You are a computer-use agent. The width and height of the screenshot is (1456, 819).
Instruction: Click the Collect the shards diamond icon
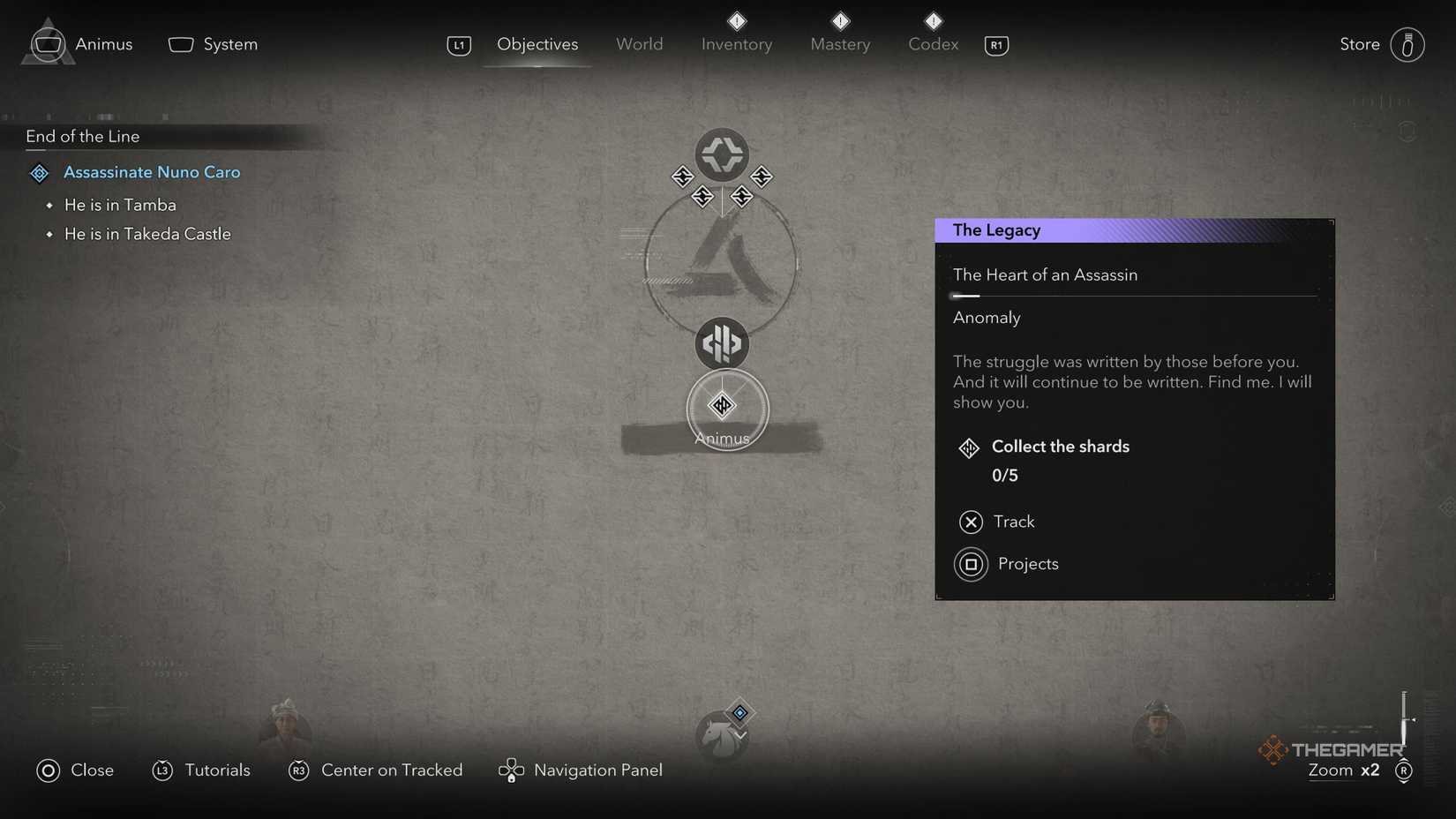(969, 448)
